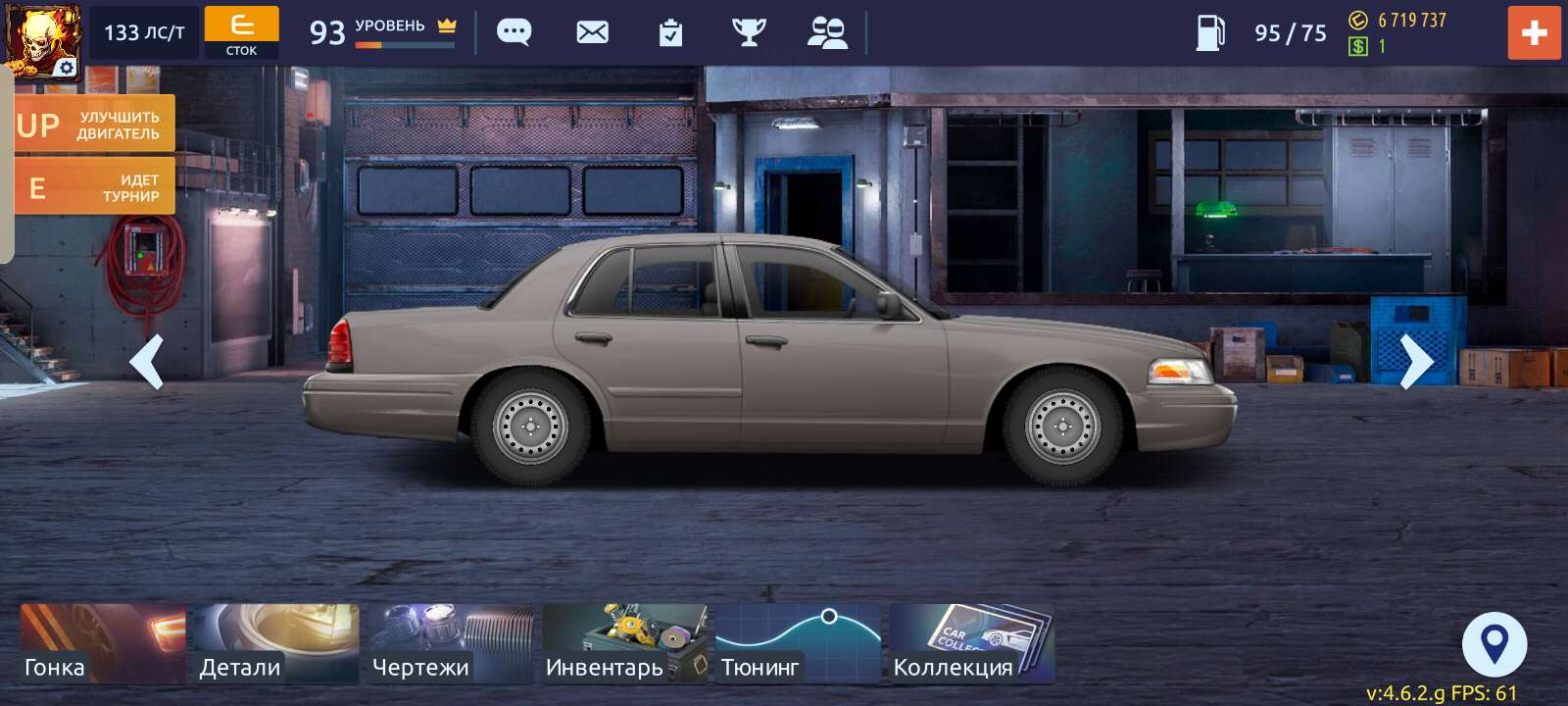Check the fuel gauge icon
Screen dimensions: 1568x706
[1211, 32]
